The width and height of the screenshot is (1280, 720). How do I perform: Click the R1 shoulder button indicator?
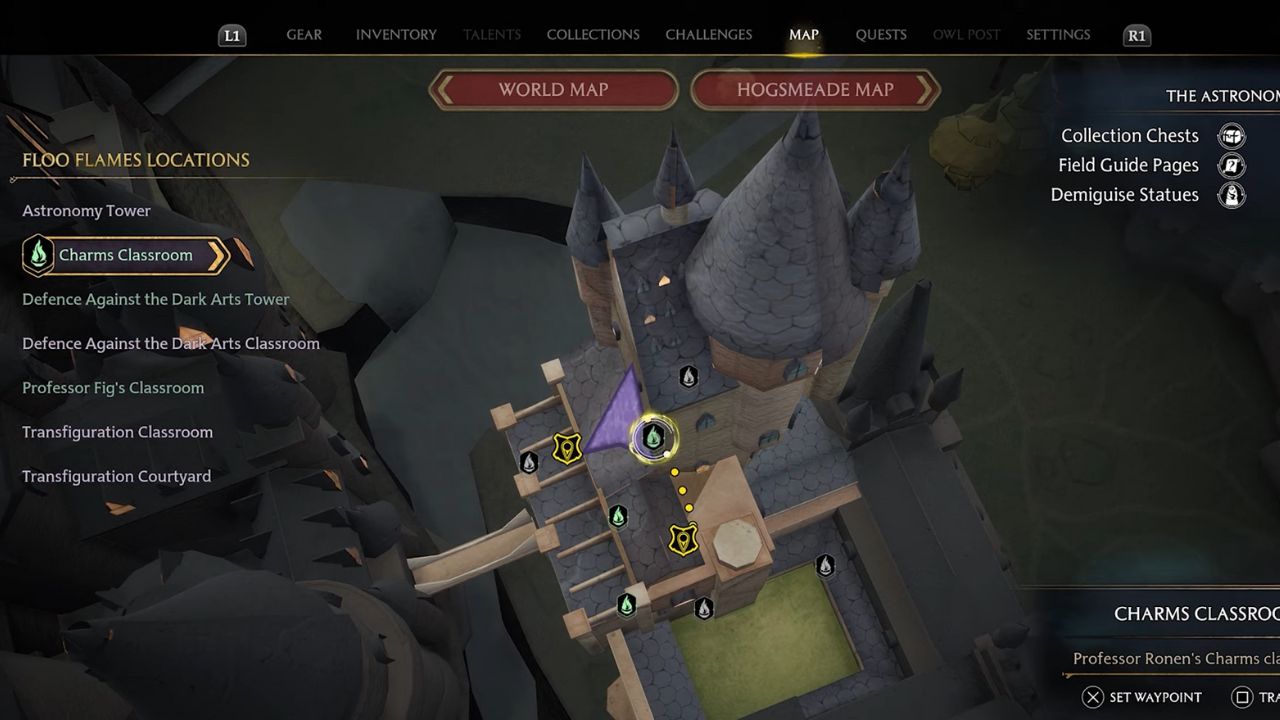click(1135, 34)
